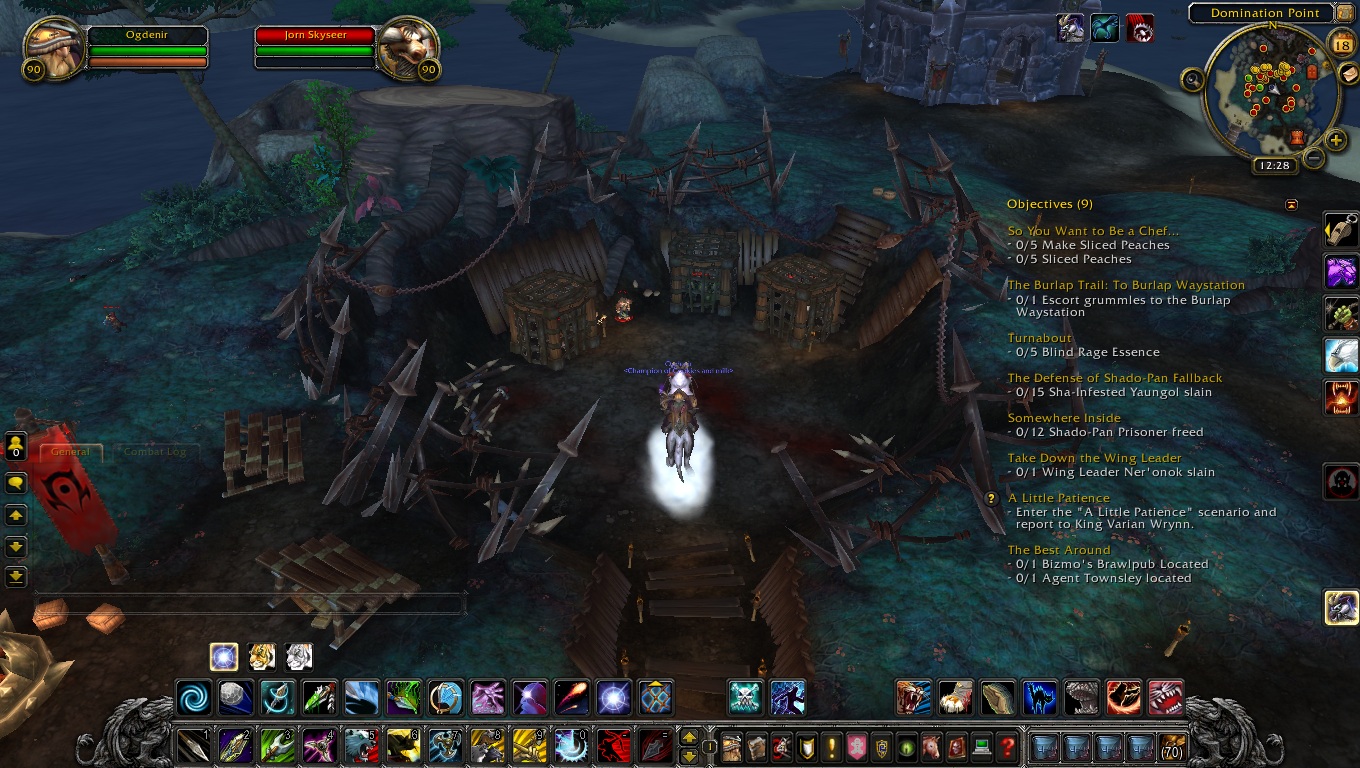1360x768 pixels.
Task: Select the General chat tab
Action: 71,452
